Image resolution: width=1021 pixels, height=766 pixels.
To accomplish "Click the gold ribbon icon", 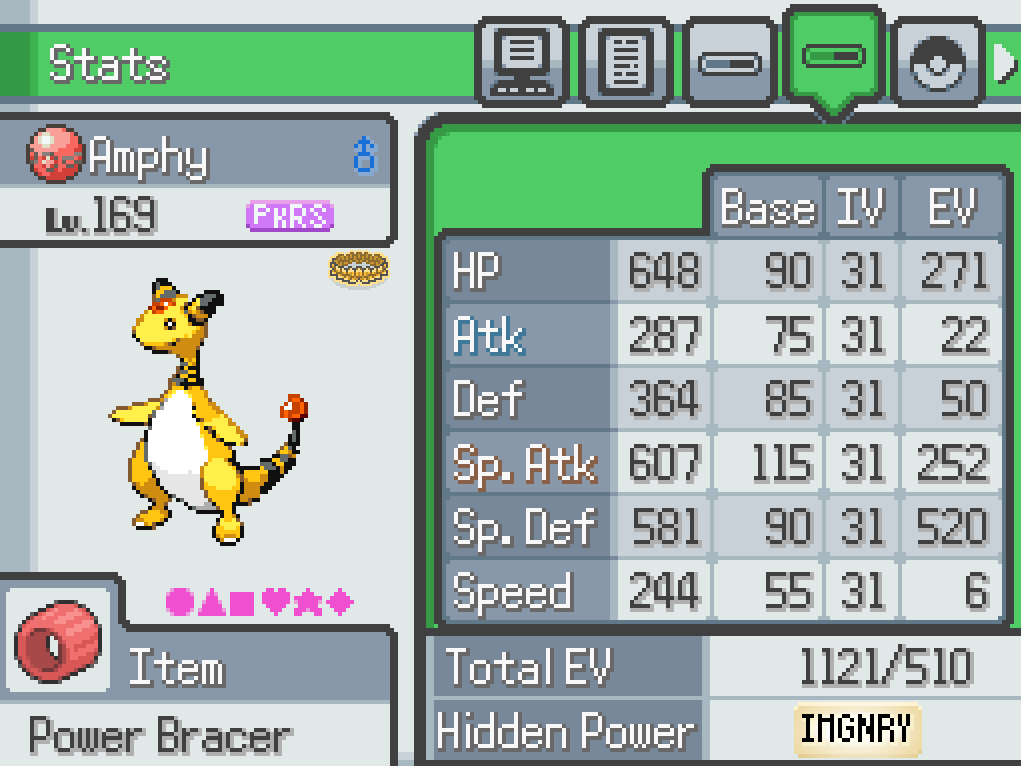I will pyautogui.click(x=358, y=267).
